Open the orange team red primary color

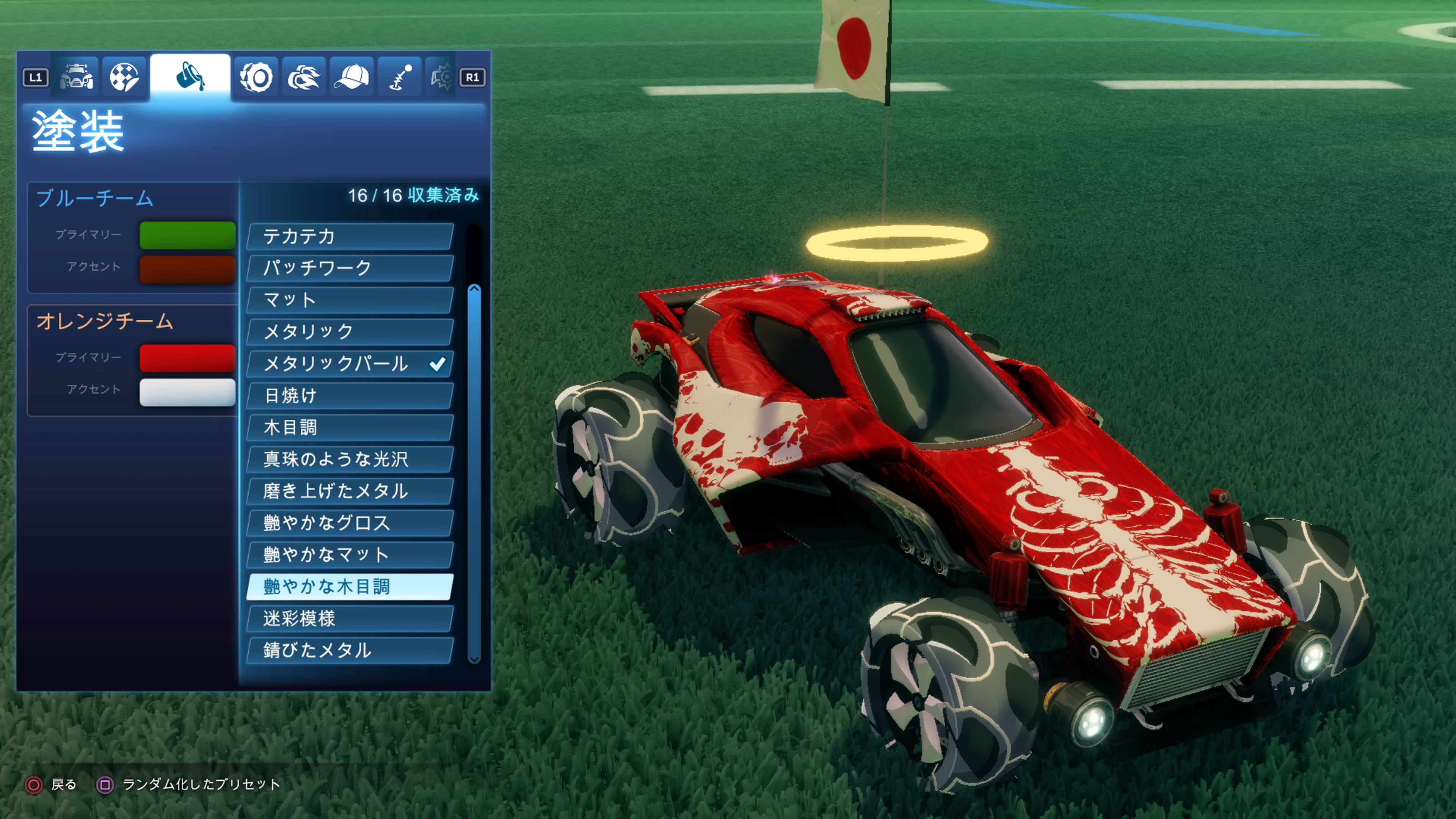(187, 358)
